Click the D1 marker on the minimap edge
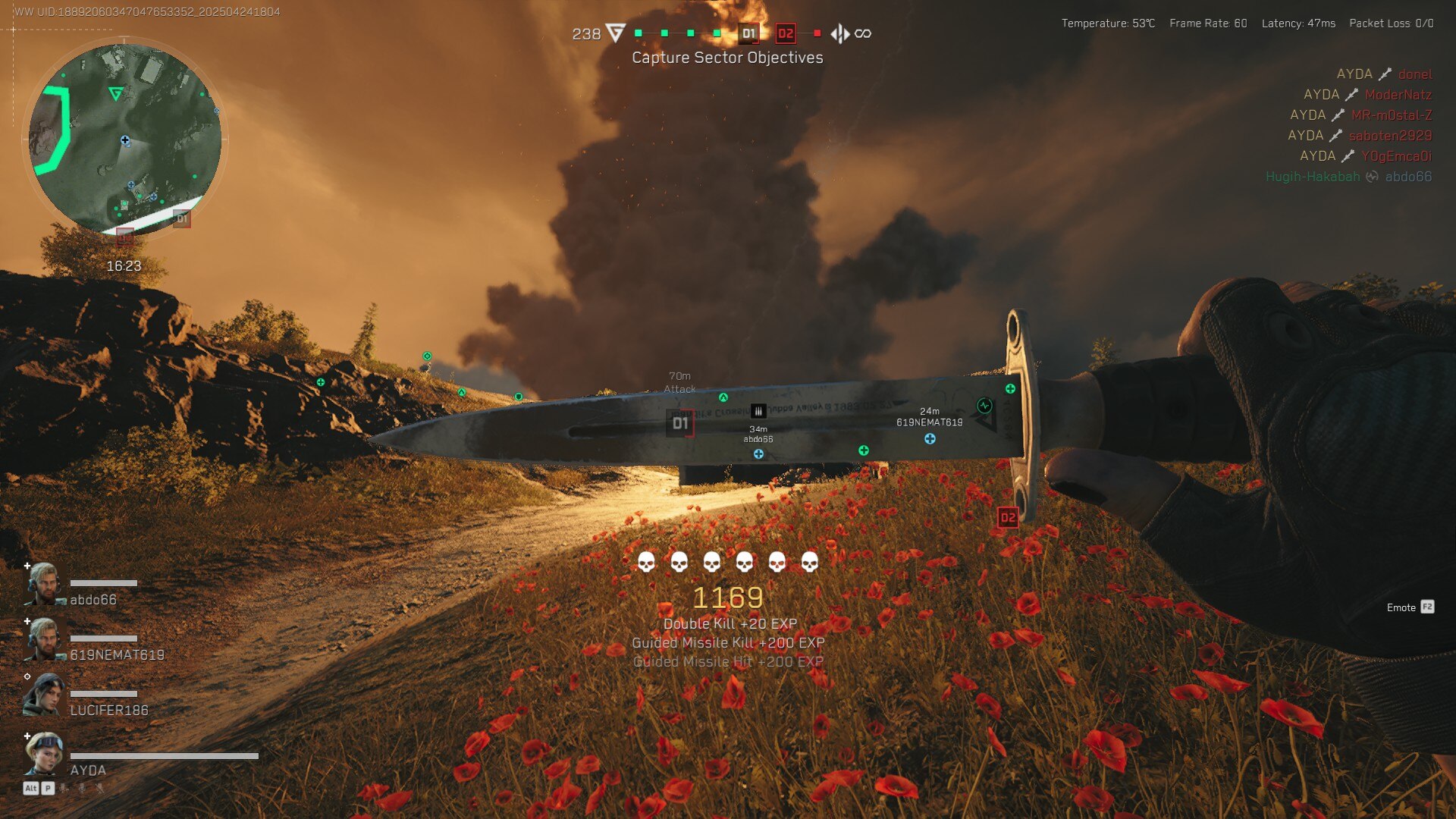The height and width of the screenshot is (819, 1456). (x=182, y=218)
